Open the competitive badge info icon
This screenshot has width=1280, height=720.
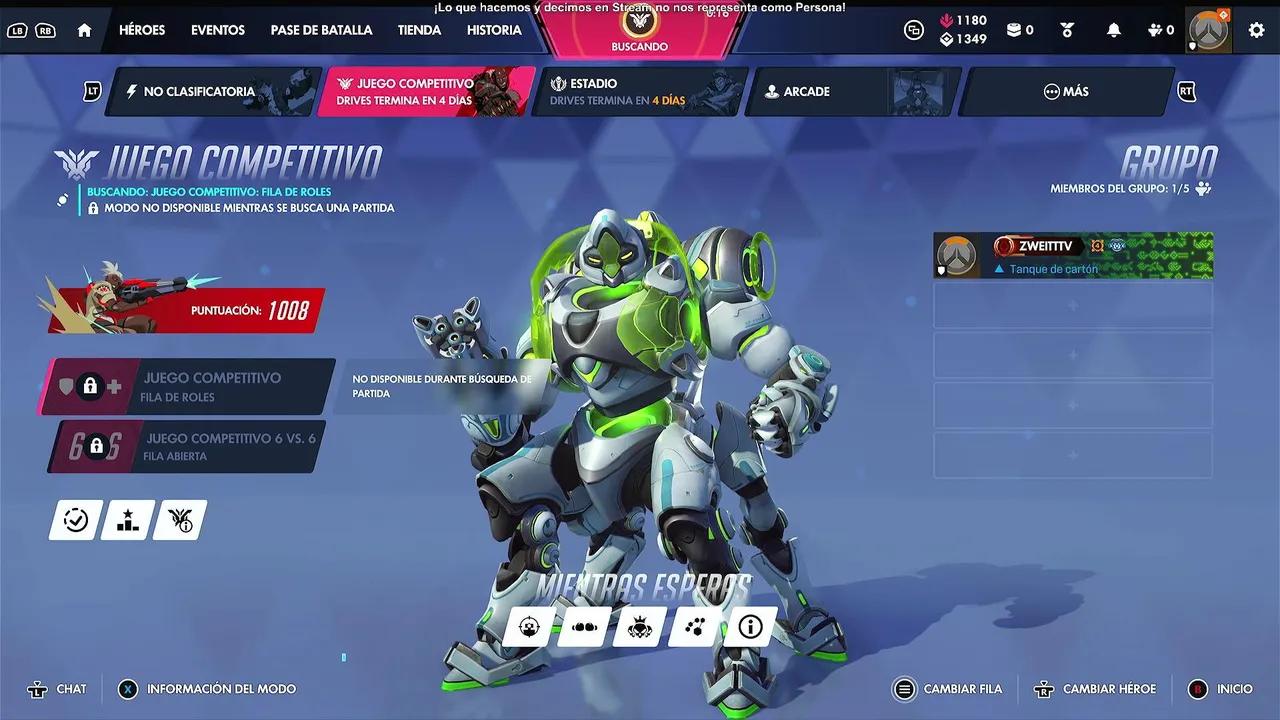pyautogui.click(x=179, y=519)
